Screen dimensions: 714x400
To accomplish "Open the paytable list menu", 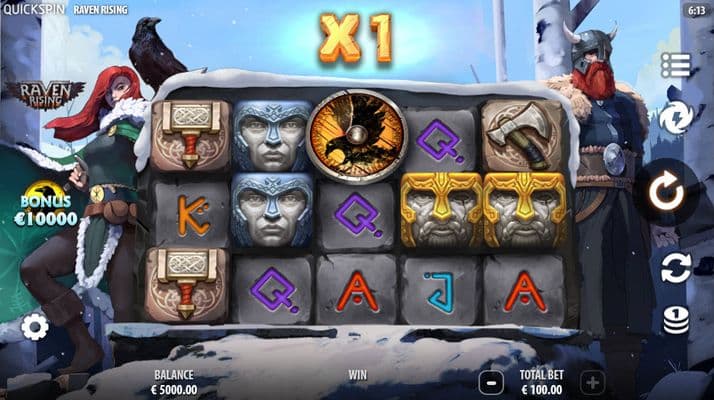I will [x=676, y=66].
